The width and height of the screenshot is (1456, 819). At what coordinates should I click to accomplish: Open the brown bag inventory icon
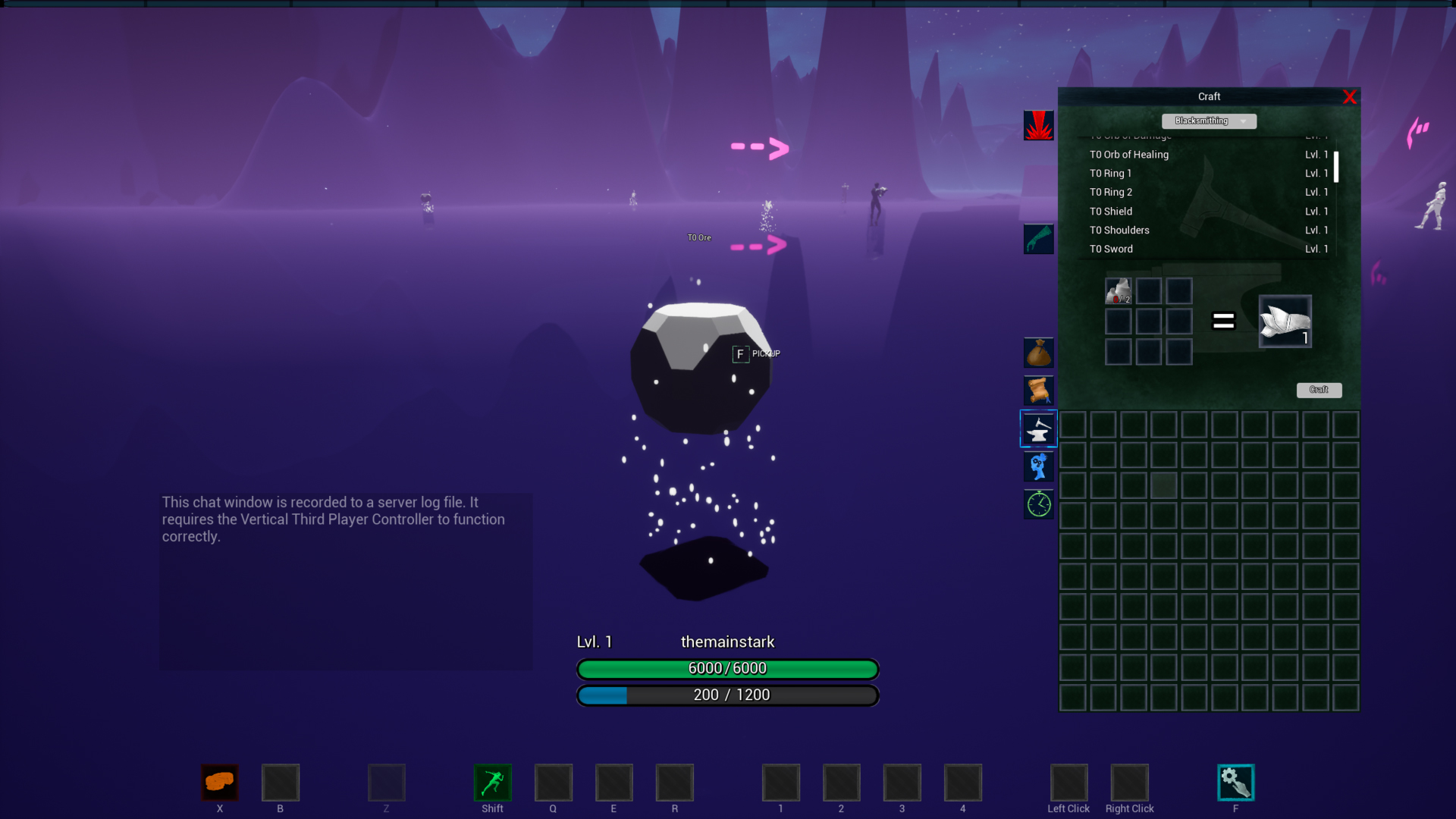click(x=1038, y=353)
